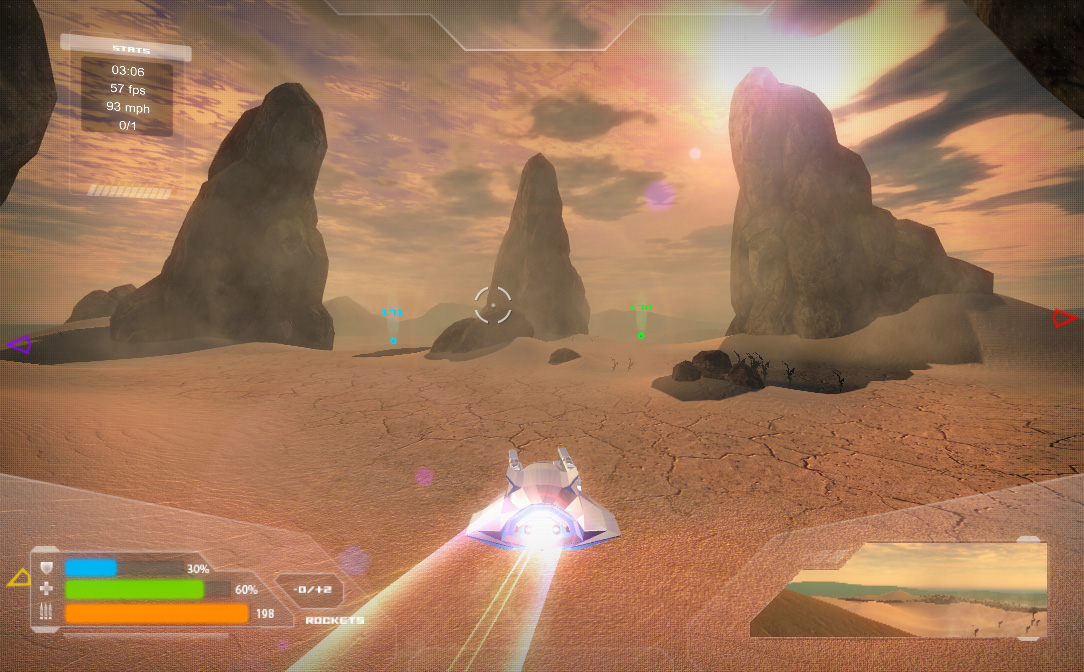Select the green target marker
This screenshot has width=1084, height=672.
click(x=641, y=335)
